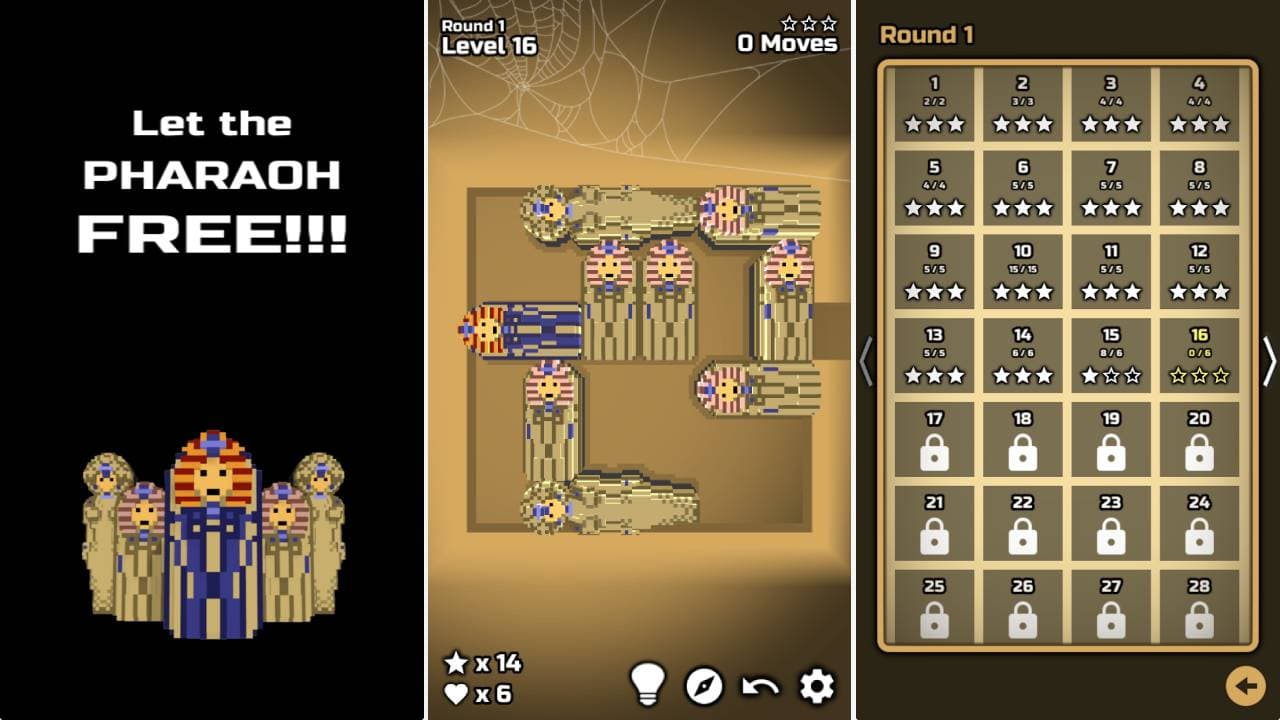Tap the padlock icon on level 17
The height and width of the screenshot is (720, 1280).
935,452
